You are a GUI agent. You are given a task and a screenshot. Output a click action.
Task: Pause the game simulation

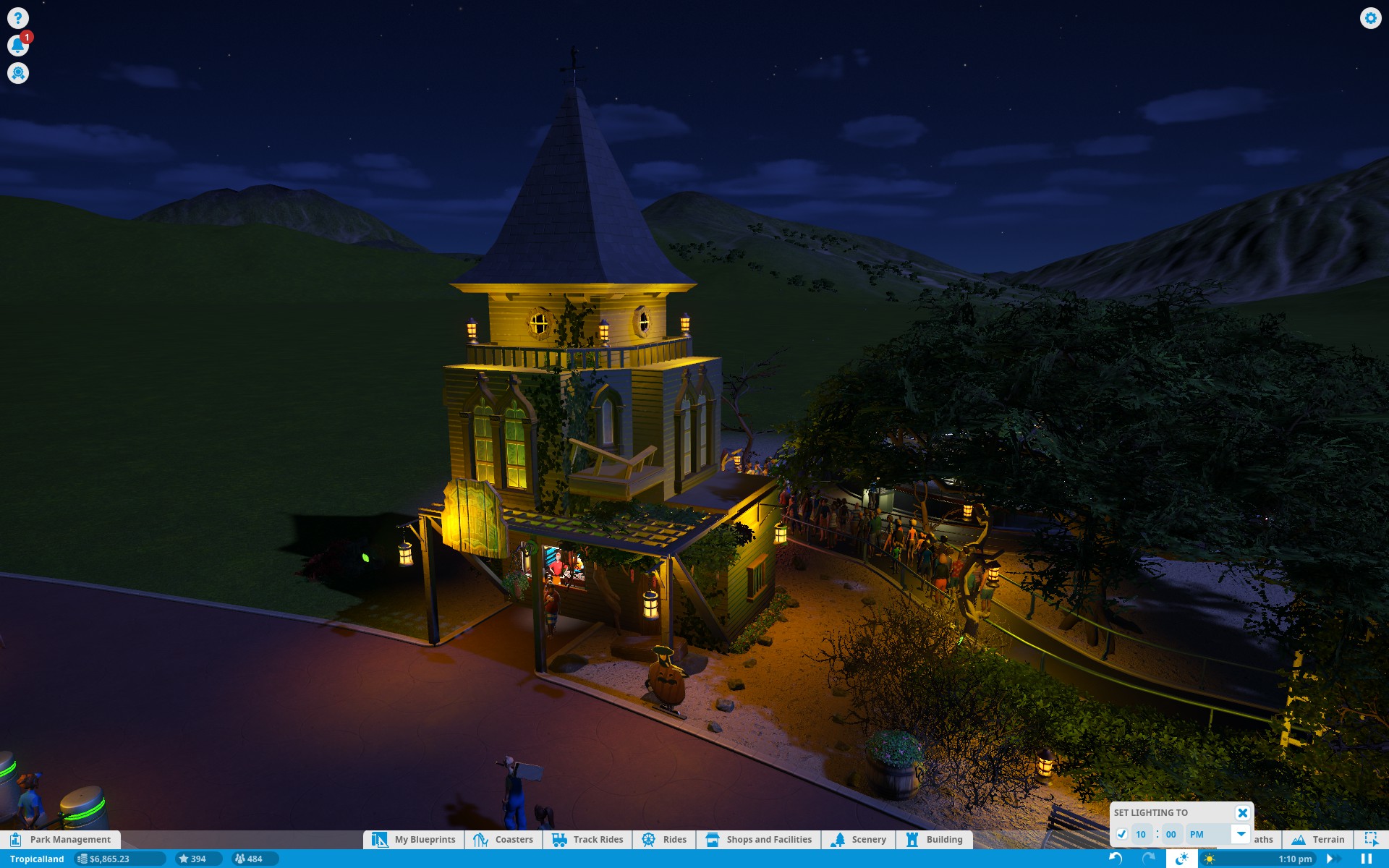tap(1366, 859)
